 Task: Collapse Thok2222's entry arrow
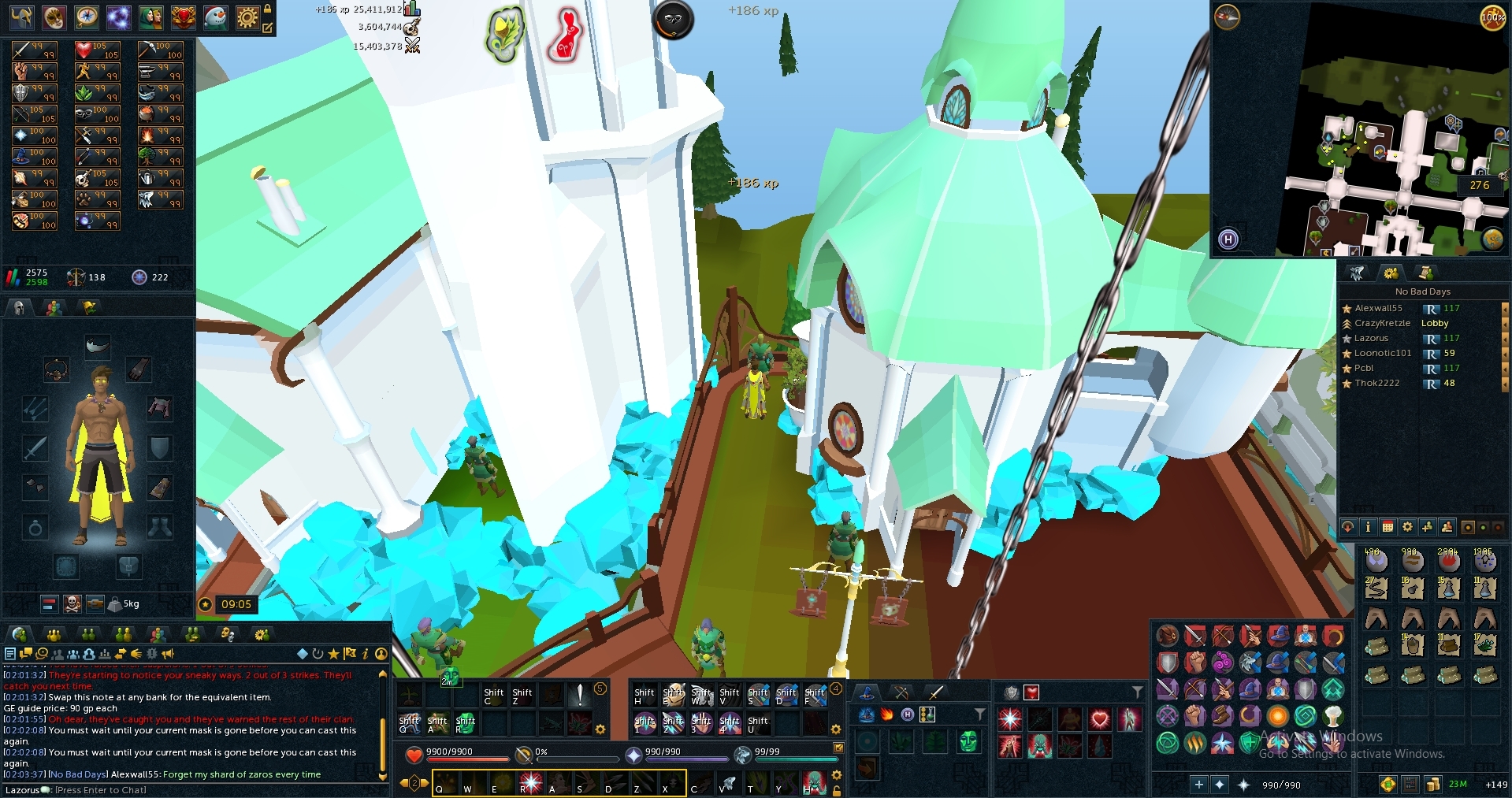(x=1505, y=383)
